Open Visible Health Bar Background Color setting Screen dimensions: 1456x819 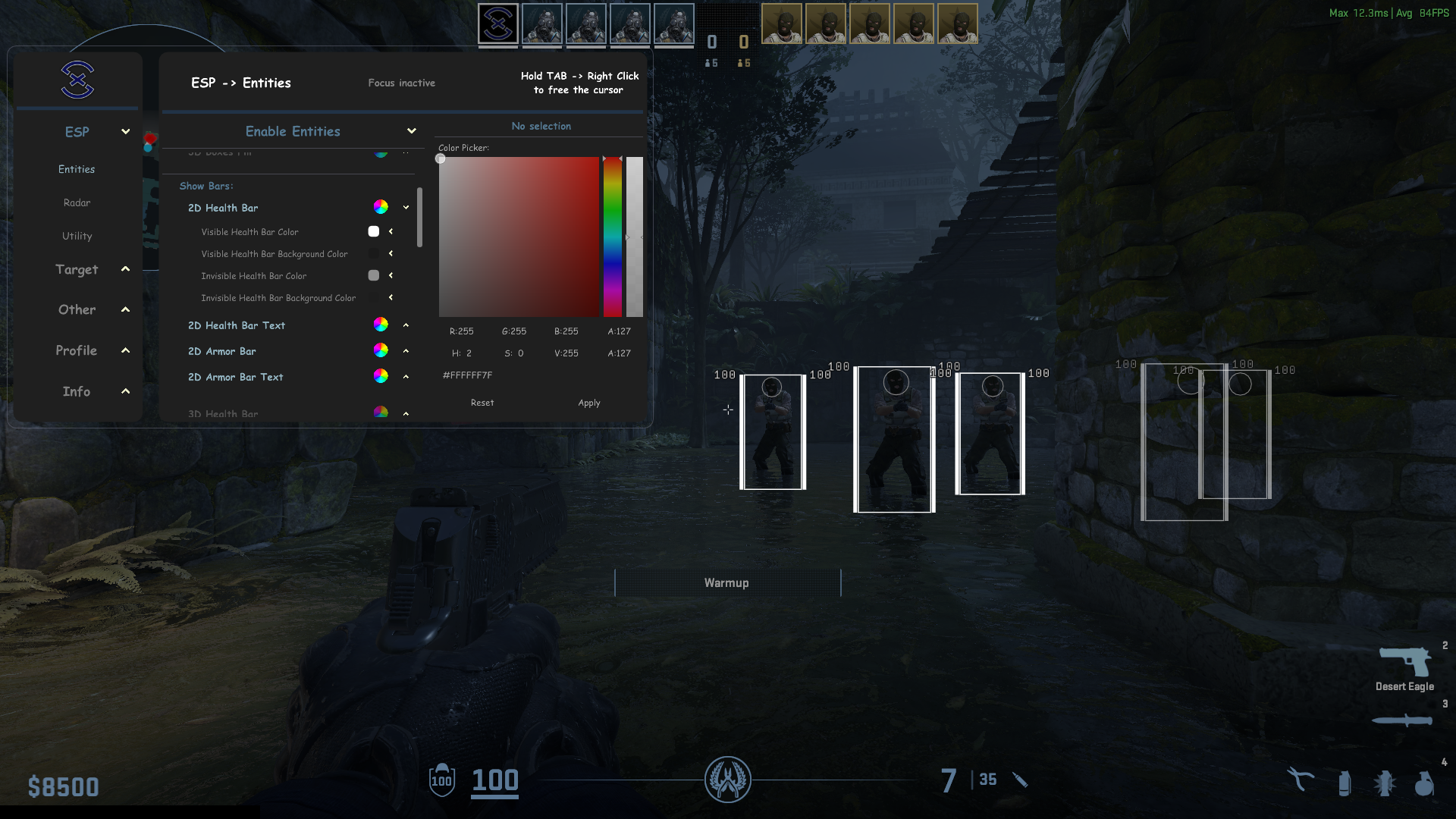(x=374, y=253)
